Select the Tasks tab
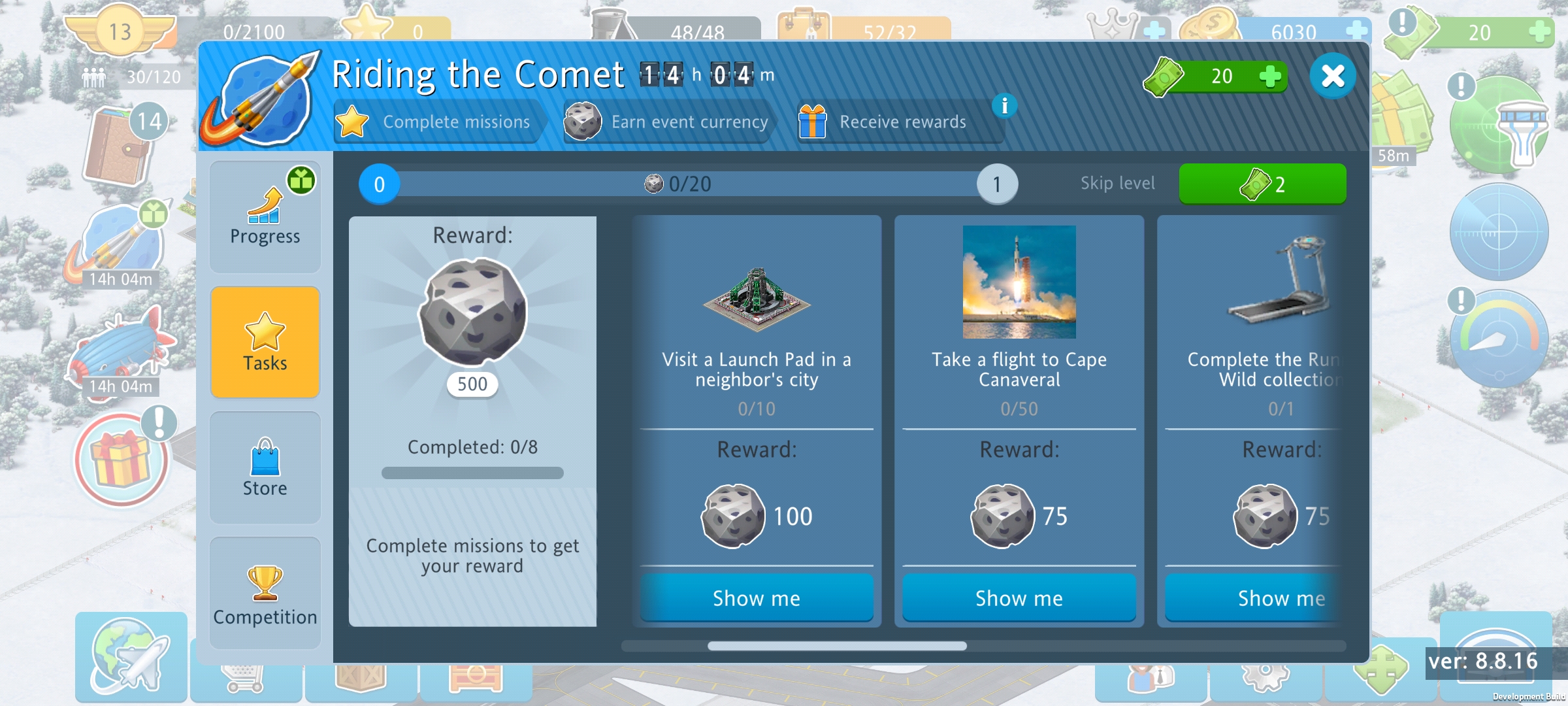The image size is (1568, 706). pyautogui.click(x=265, y=342)
